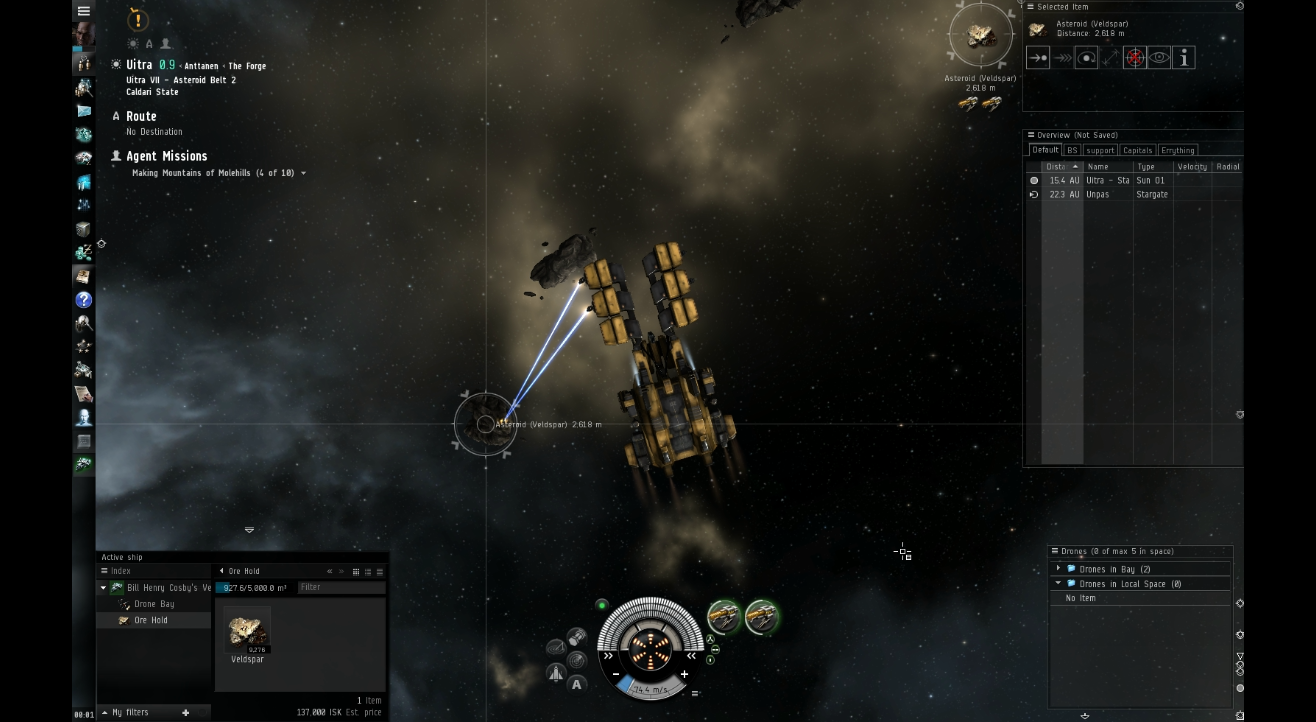Open the Help window from the Neocom sidebar

[84, 299]
